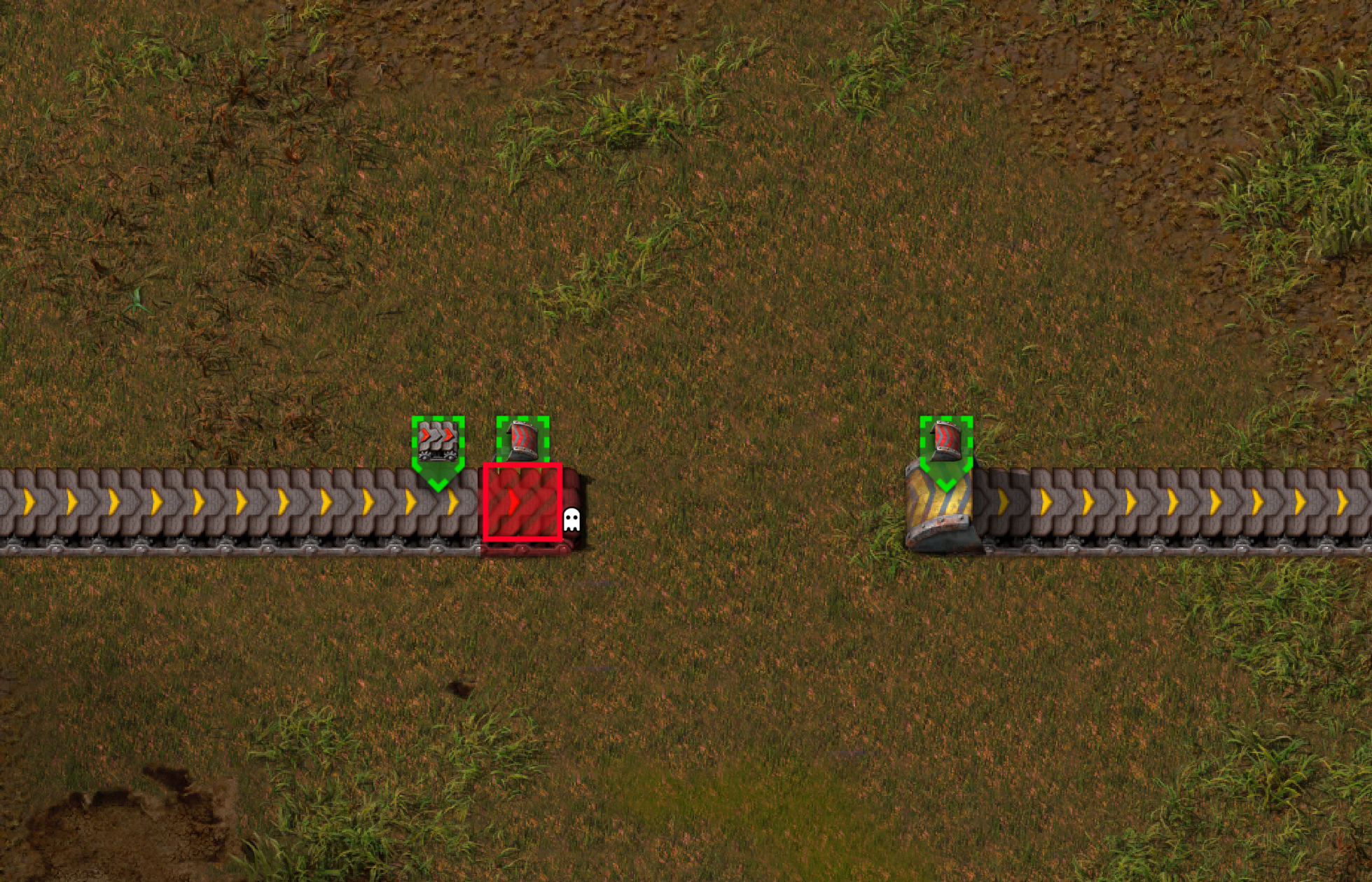Click the red arrow inside the highlighted belt tile
This screenshot has height=882, width=1372.
[x=515, y=502]
